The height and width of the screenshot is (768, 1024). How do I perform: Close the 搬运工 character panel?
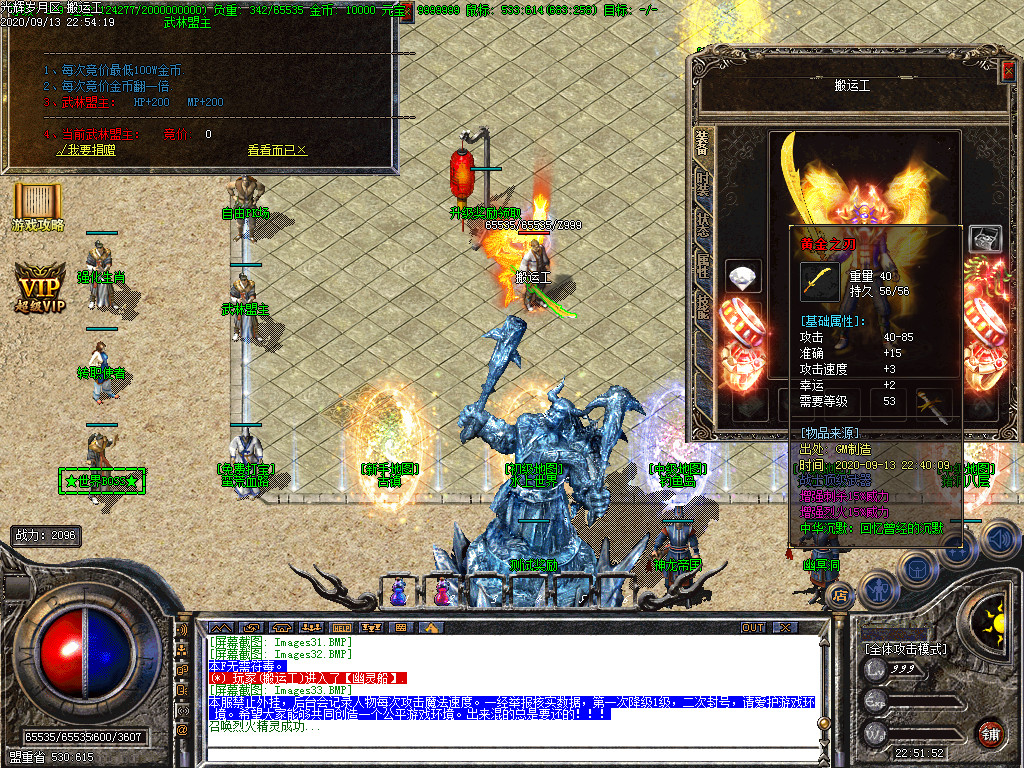(1007, 71)
